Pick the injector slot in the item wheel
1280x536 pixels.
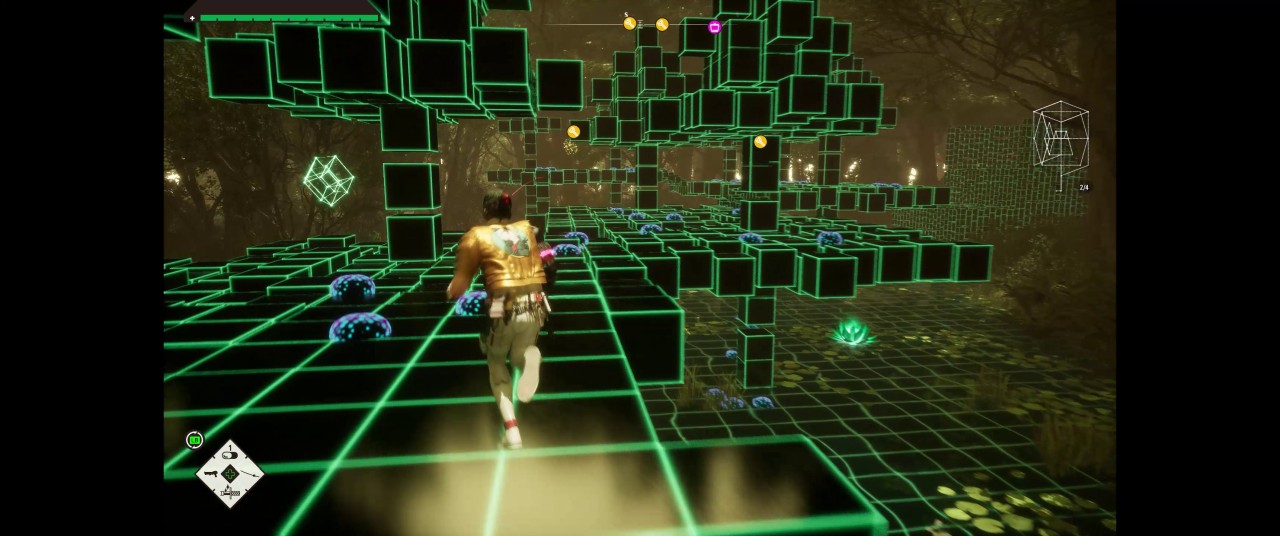[231, 491]
